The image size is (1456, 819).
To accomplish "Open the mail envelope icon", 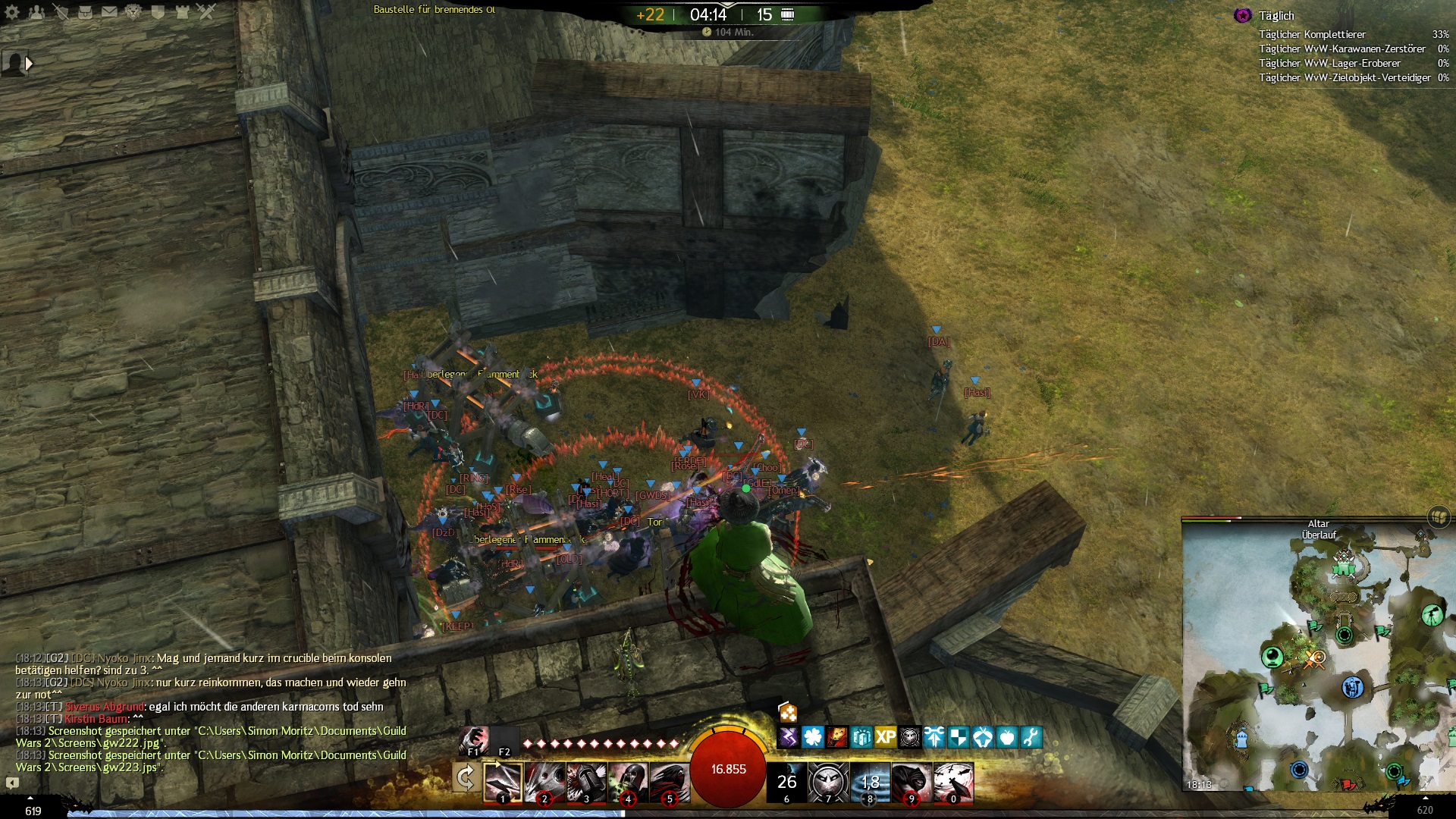I will point(109,12).
